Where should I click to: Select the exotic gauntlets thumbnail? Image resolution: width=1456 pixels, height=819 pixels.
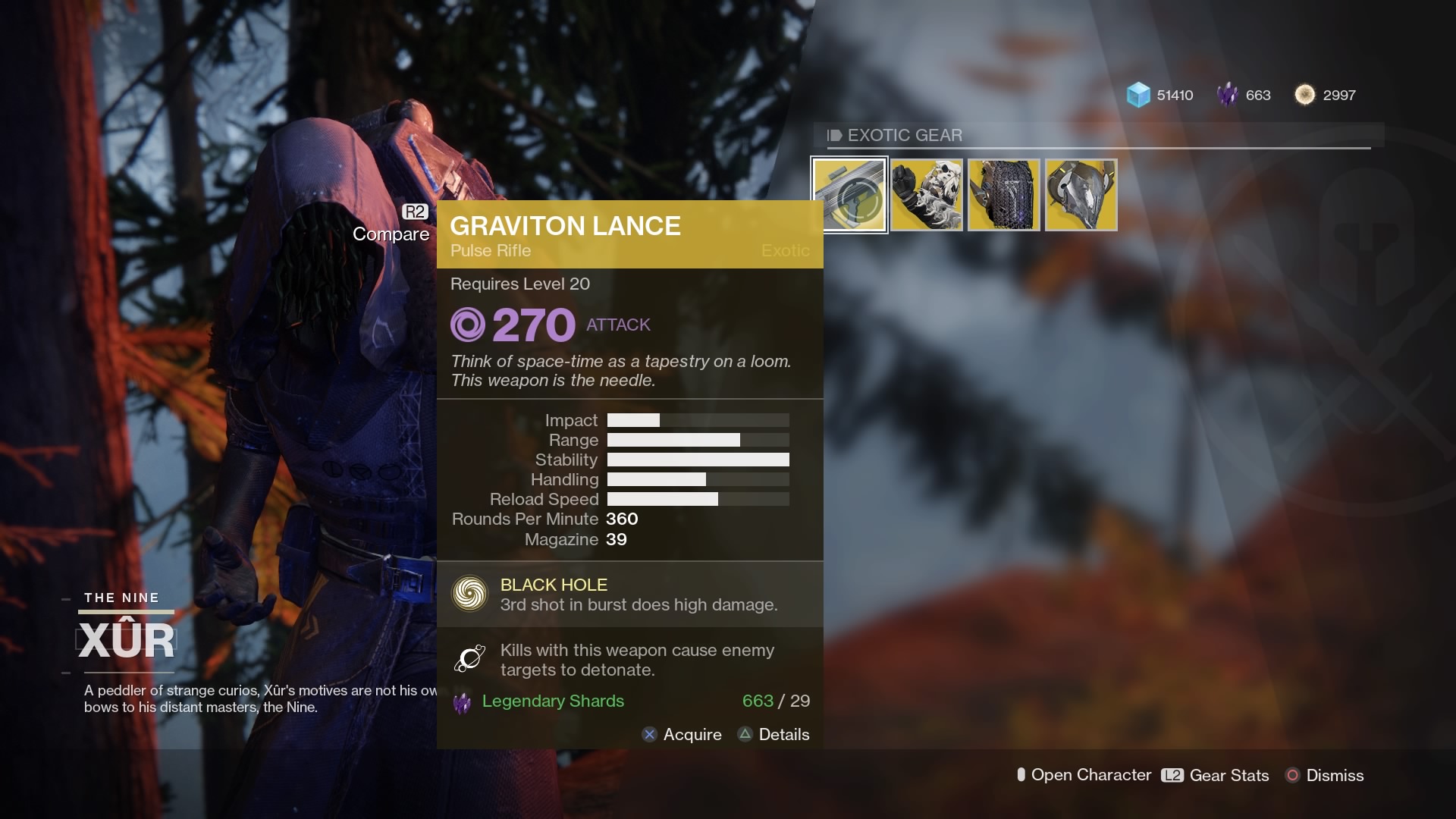pyautogui.click(x=927, y=194)
